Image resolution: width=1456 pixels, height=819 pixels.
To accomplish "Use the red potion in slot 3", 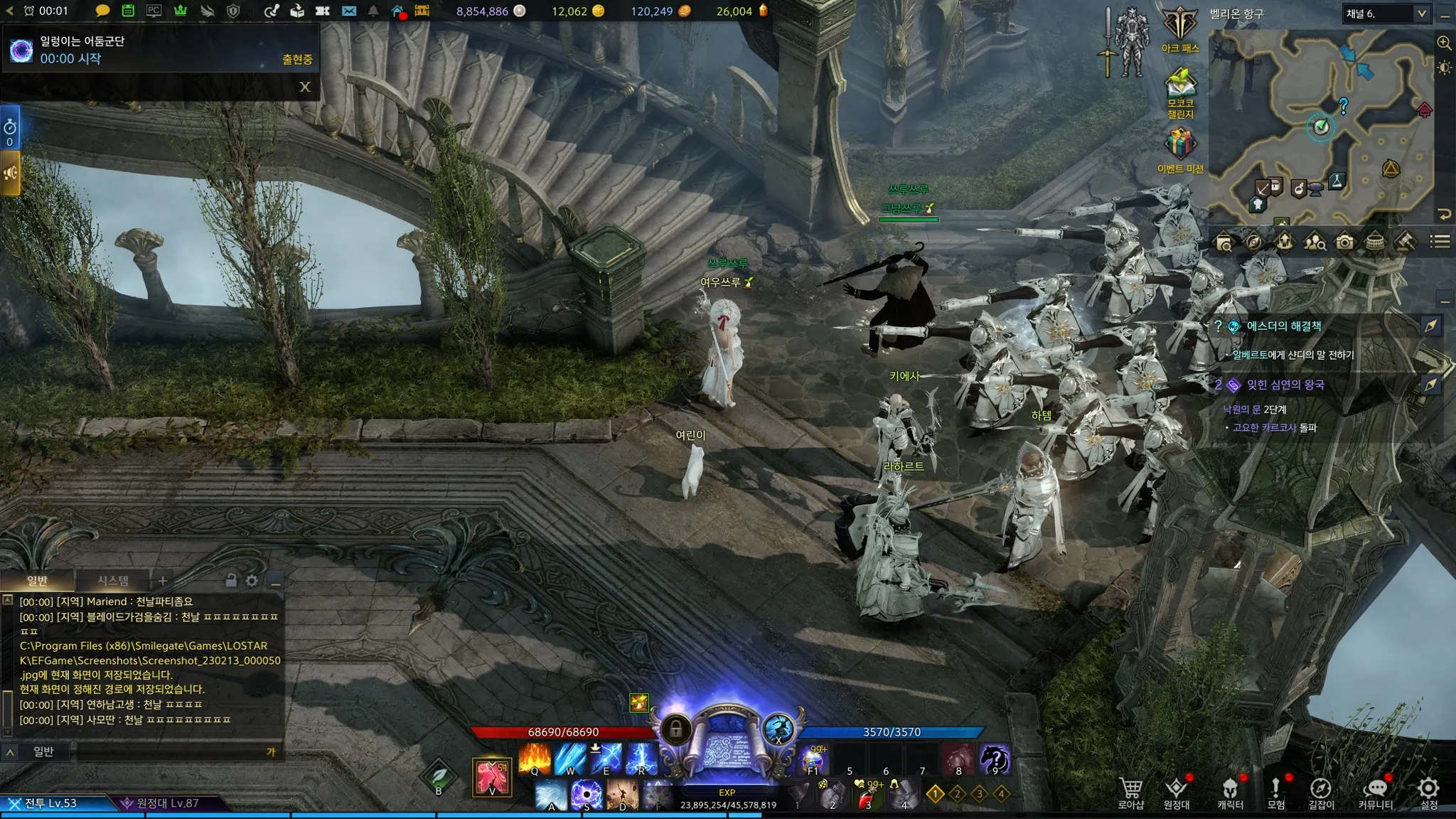I will point(867,795).
